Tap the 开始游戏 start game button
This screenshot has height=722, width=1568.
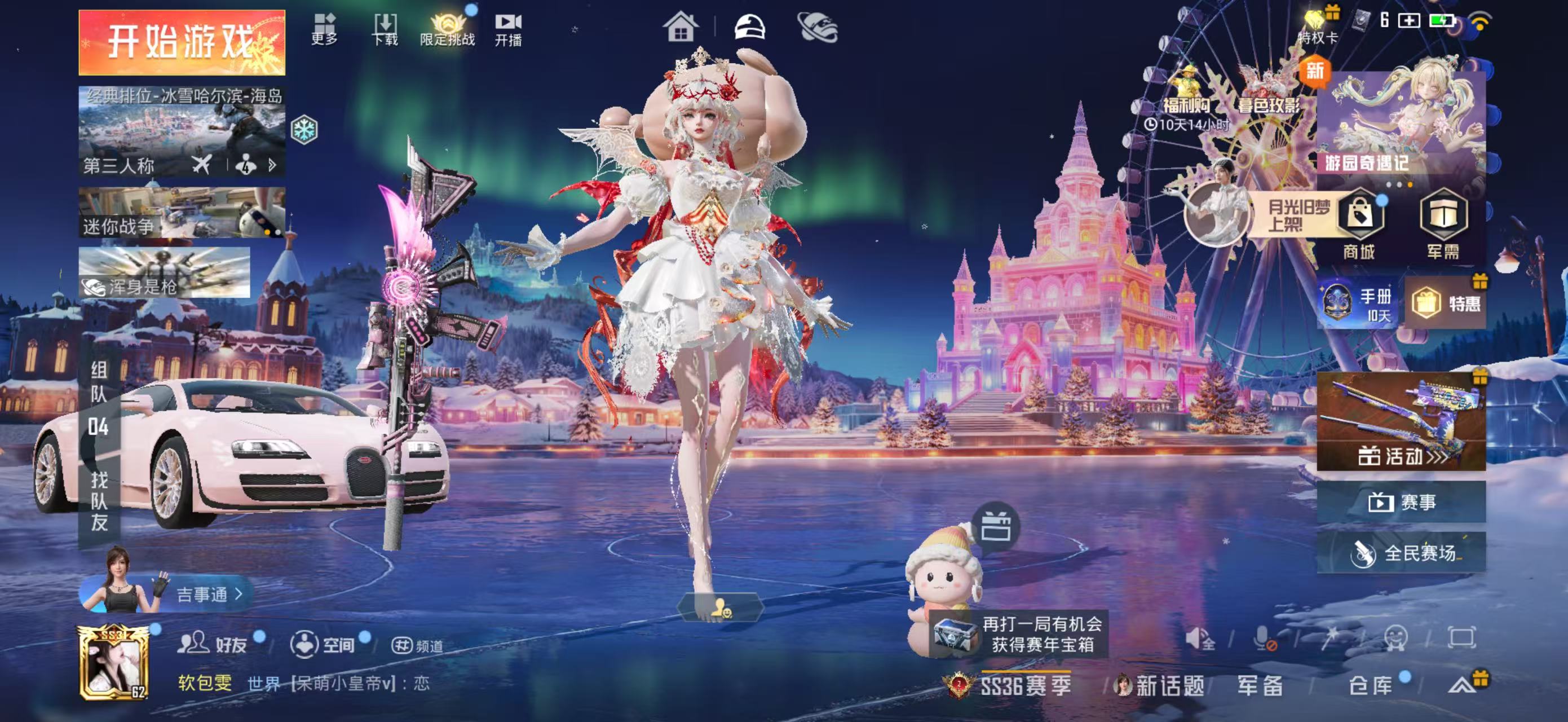(182, 43)
